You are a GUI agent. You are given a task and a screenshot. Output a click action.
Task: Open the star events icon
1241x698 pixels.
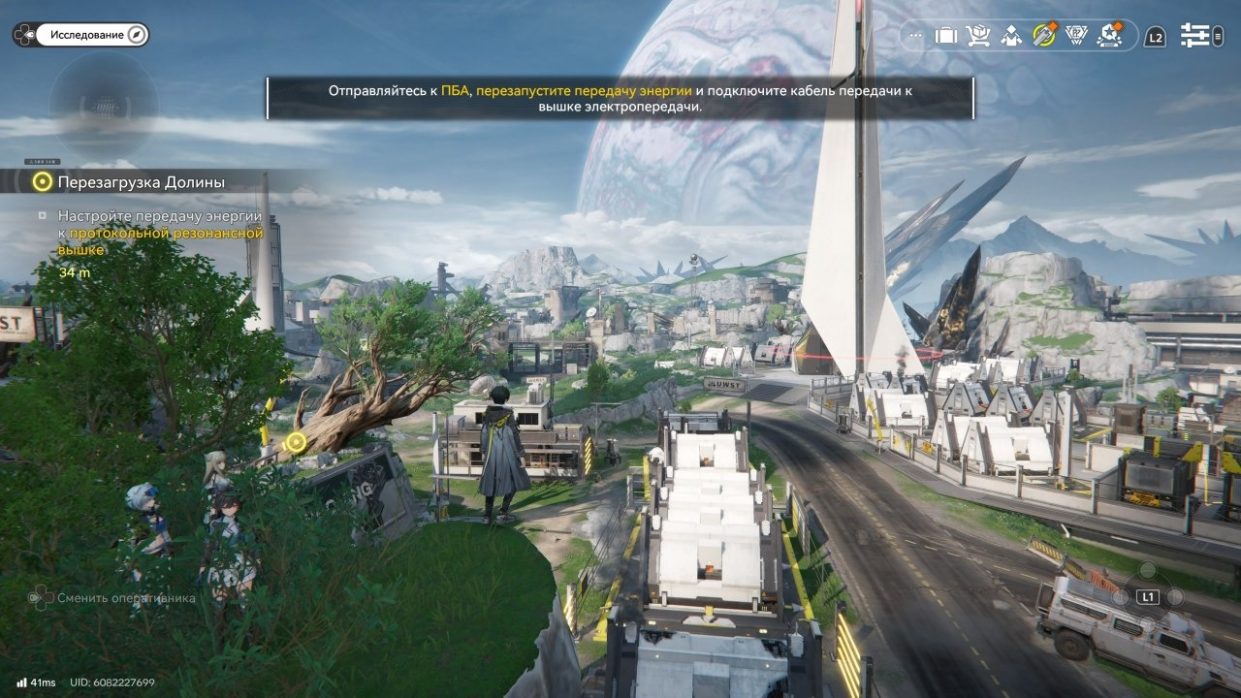(x=1109, y=36)
